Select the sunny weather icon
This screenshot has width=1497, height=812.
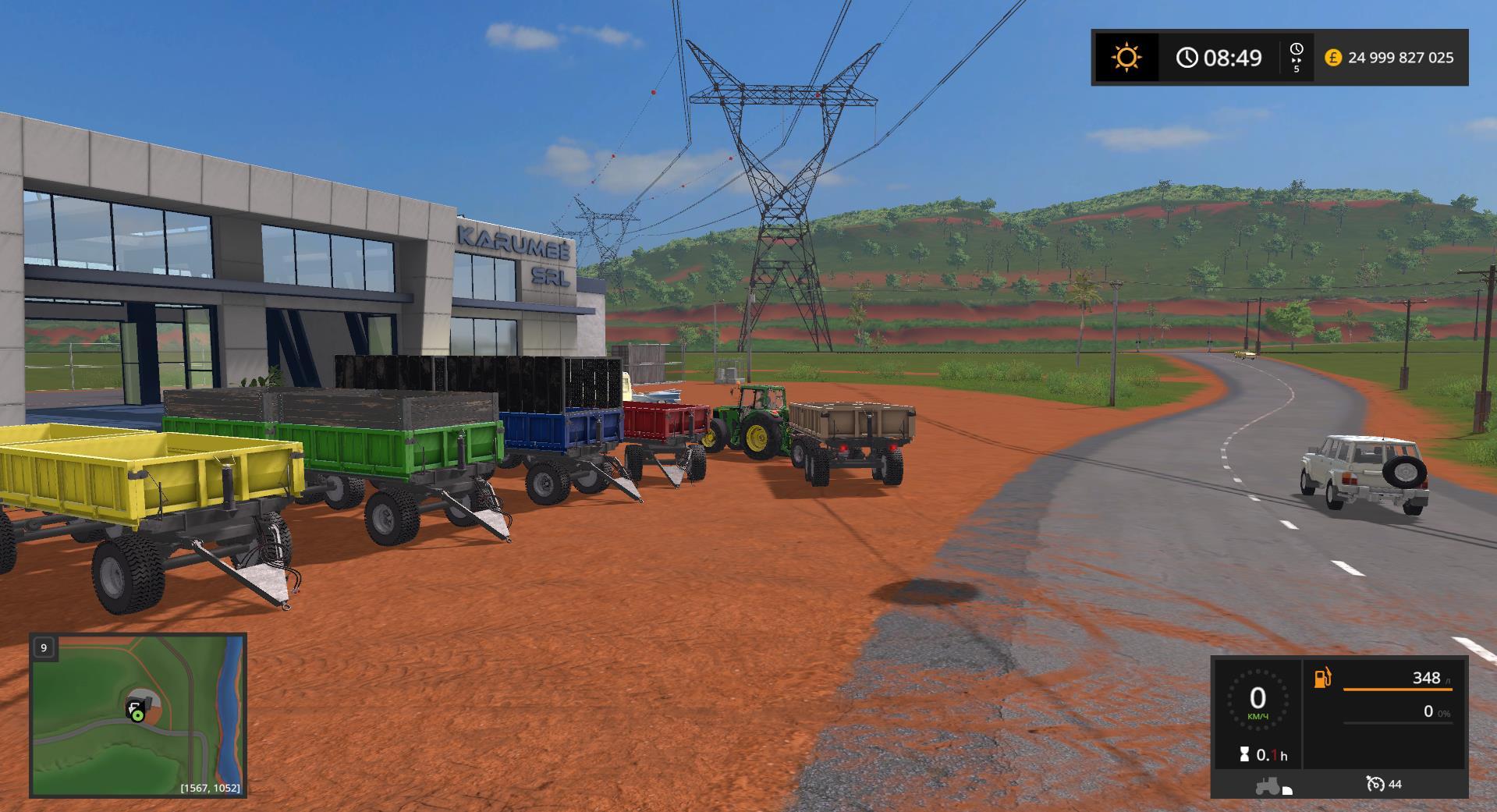[x=1126, y=58]
